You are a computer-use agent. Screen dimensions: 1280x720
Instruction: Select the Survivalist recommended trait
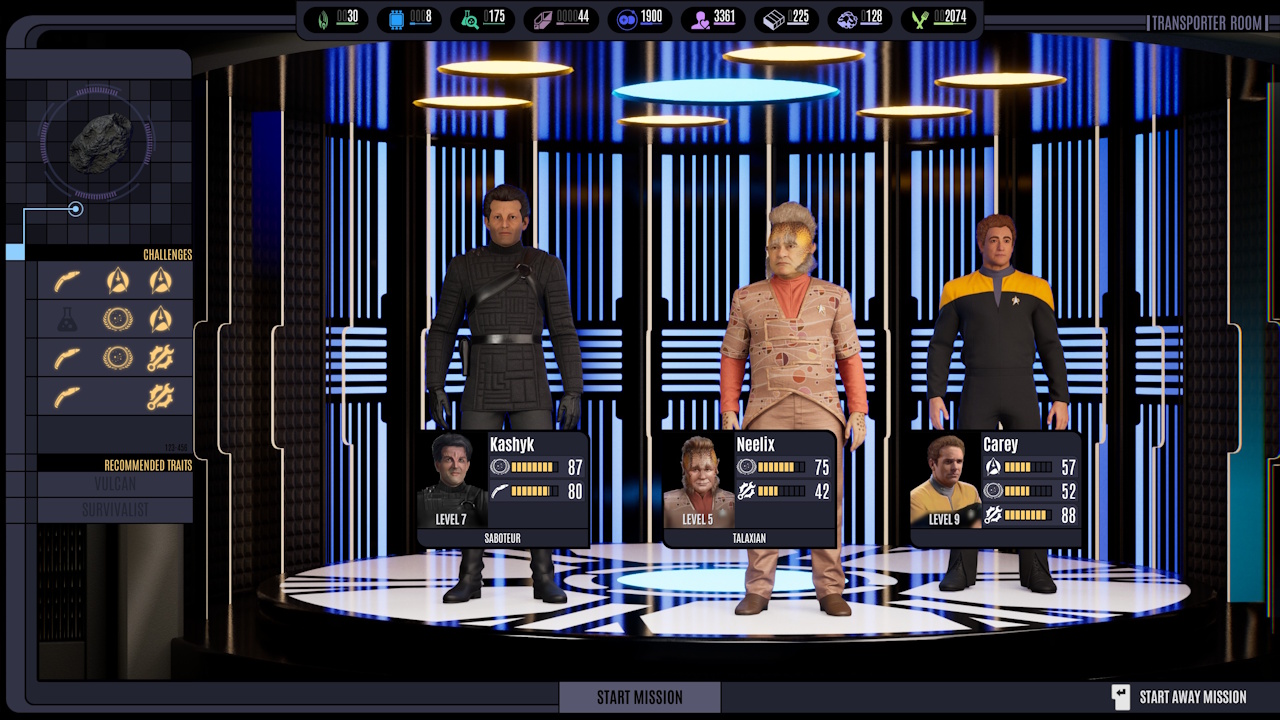[x=115, y=510]
